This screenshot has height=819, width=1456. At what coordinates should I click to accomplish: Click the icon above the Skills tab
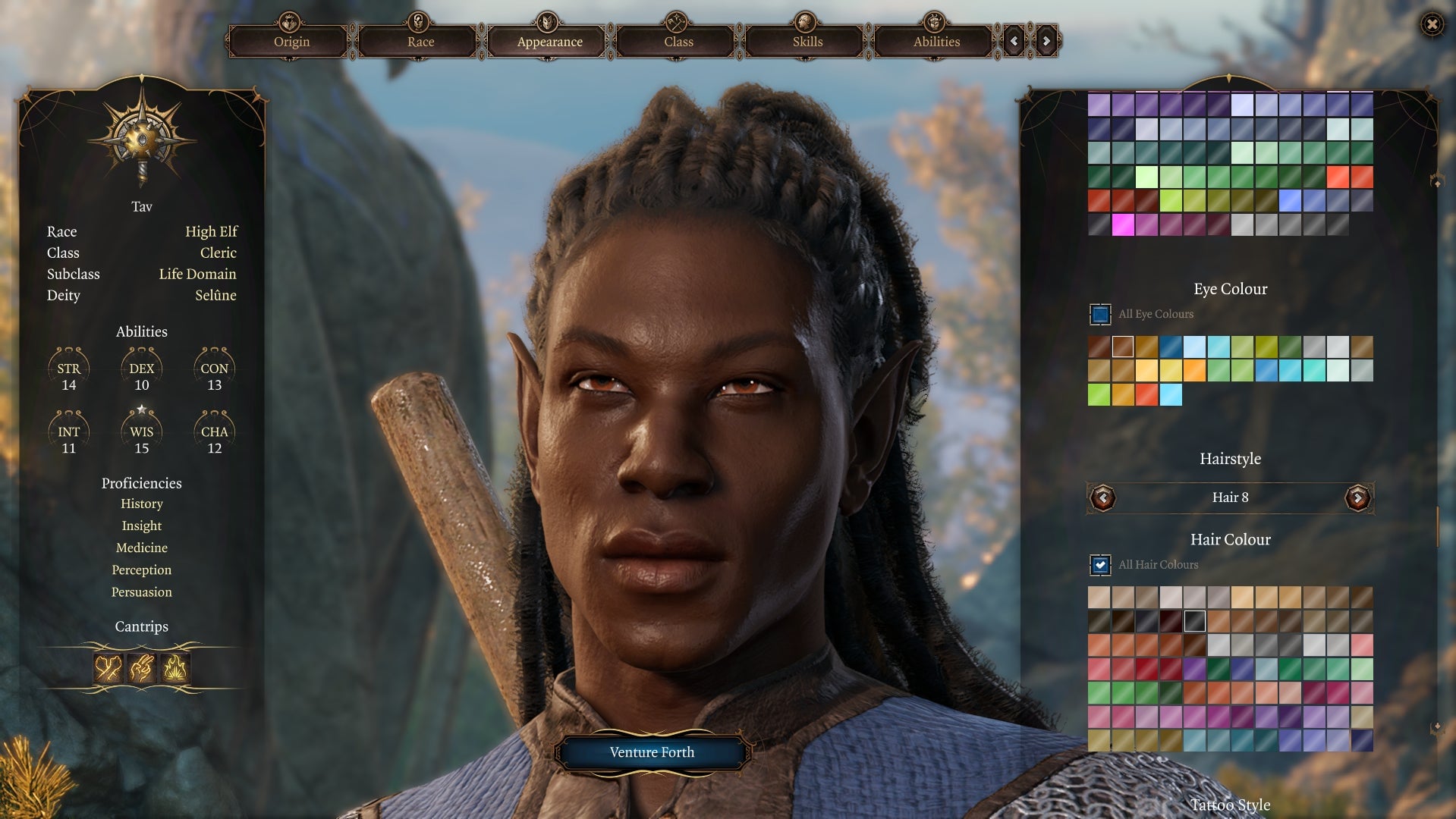pos(805,20)
